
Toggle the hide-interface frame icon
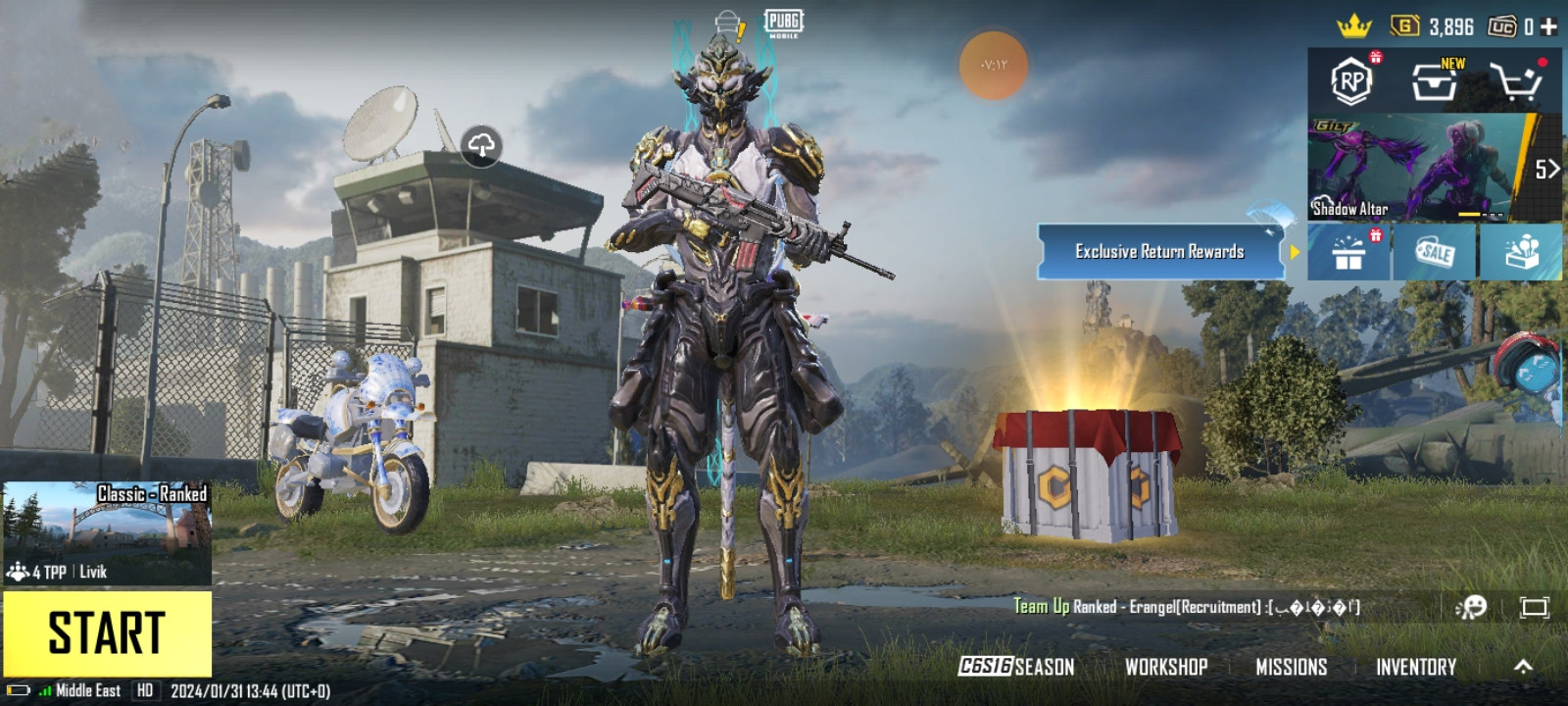click(1534, 607)
